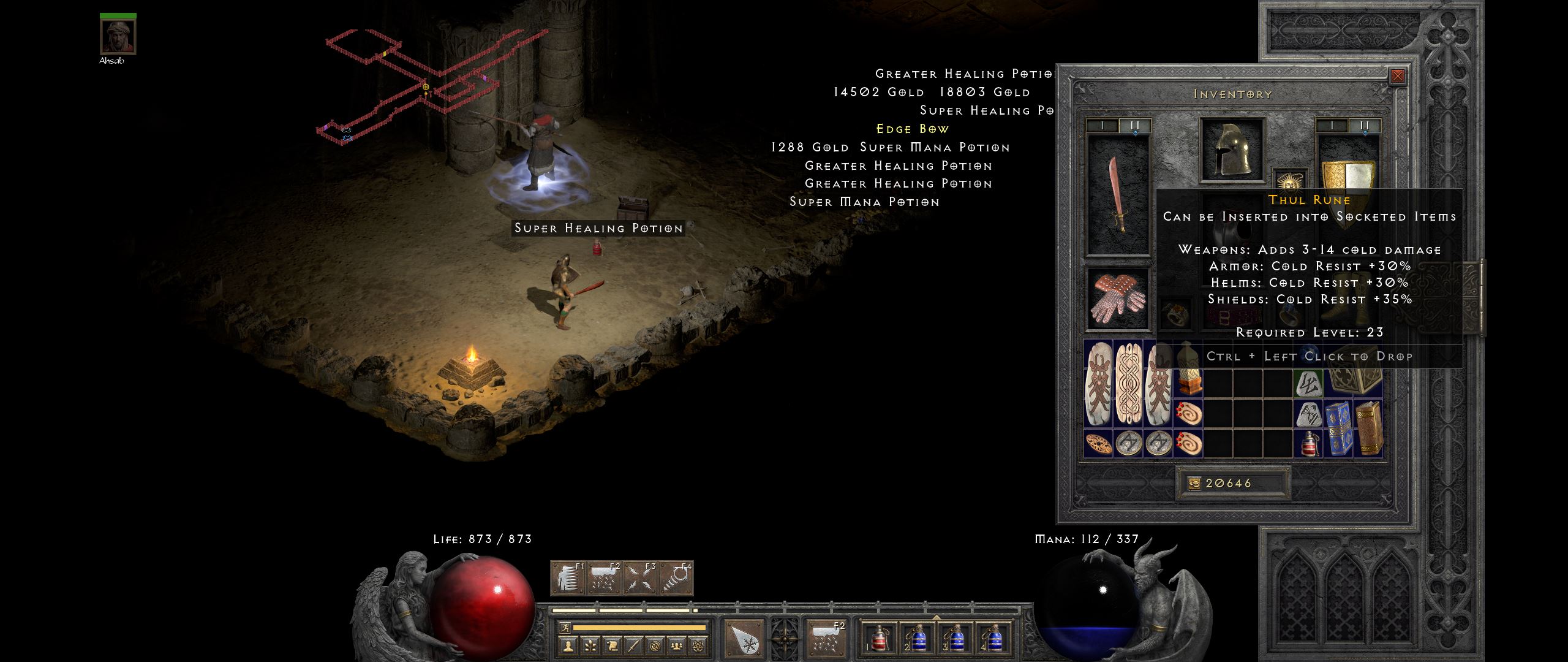Select the equipped gloves slot
This screenshot has height=662, width=1568.
click(x=1118, y=299)
